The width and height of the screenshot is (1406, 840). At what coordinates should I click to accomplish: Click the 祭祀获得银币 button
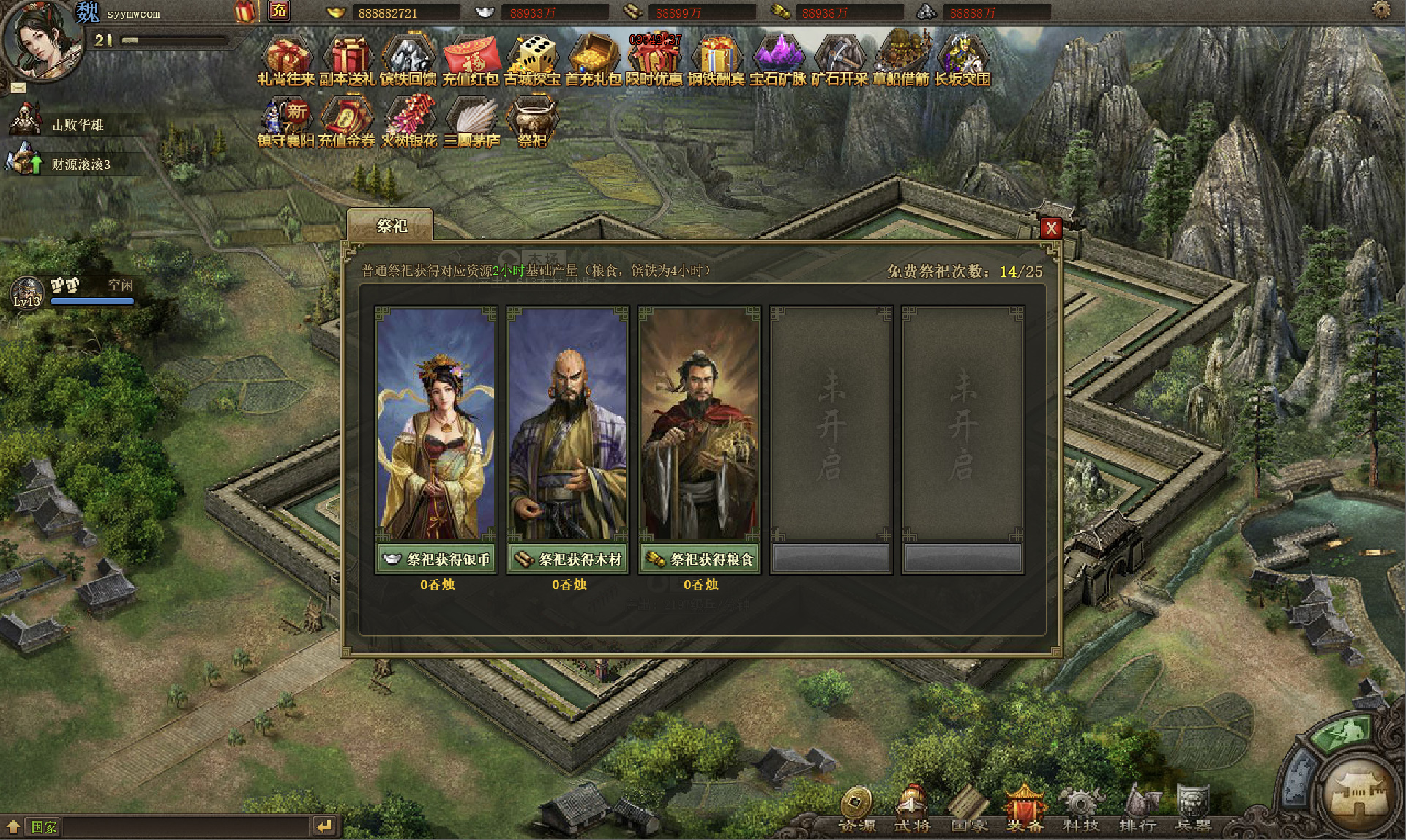(436, 560)
